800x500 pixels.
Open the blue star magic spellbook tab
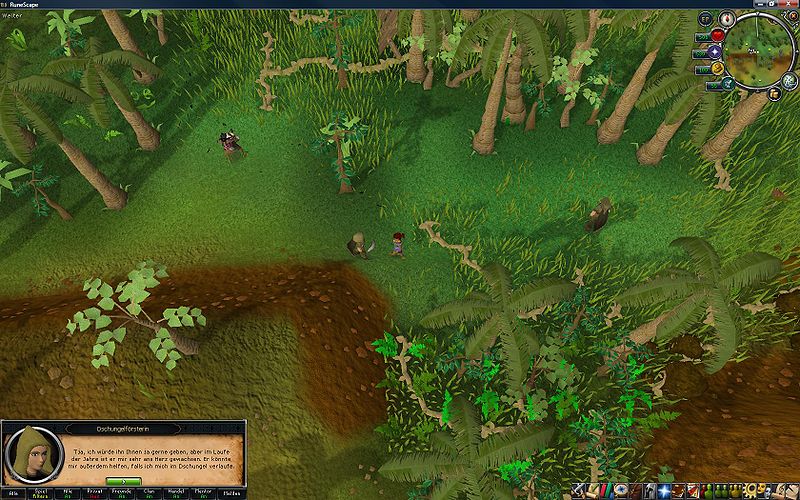click(662, 491)
